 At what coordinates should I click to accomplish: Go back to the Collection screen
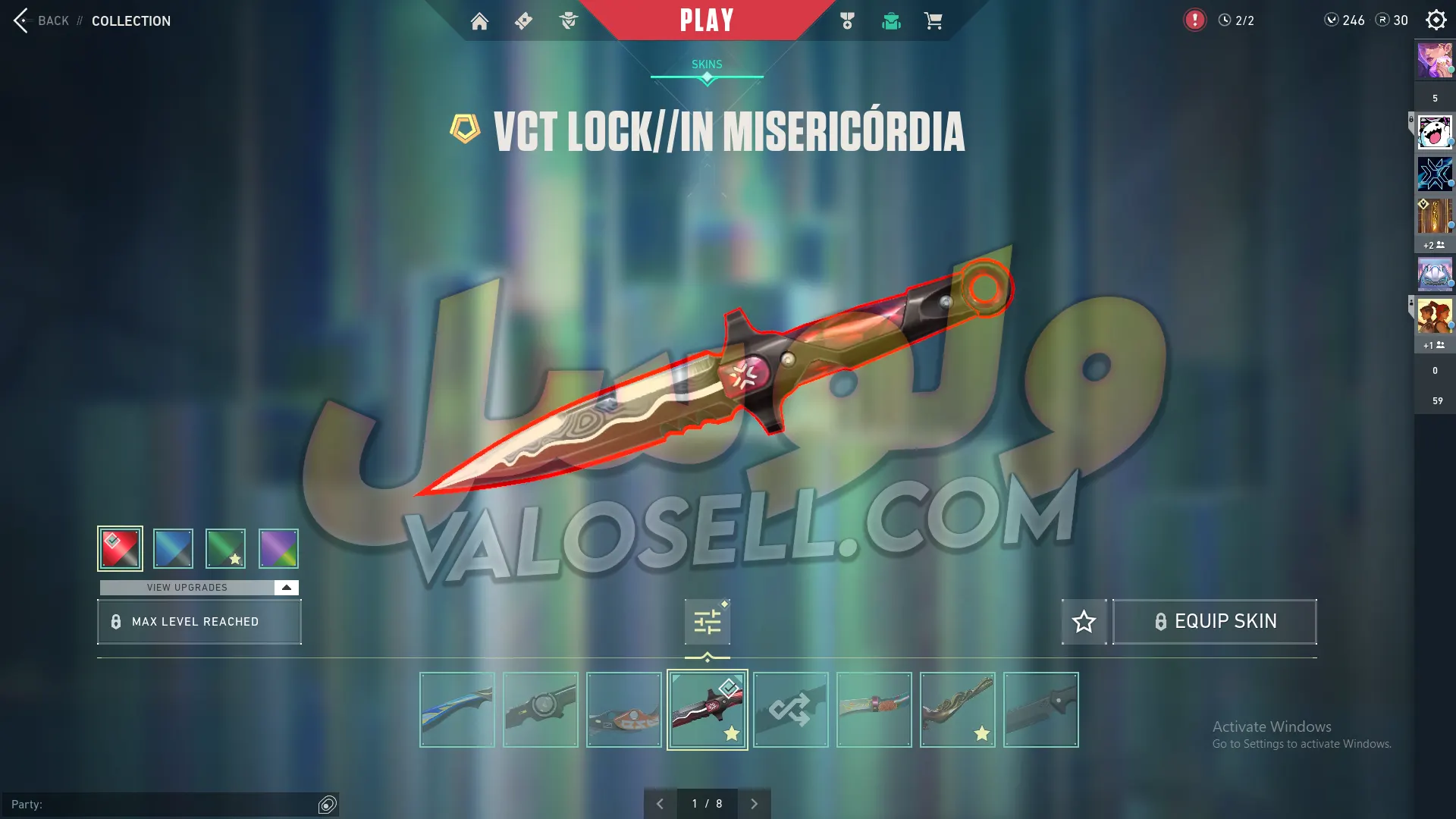[x=42, y=20]
